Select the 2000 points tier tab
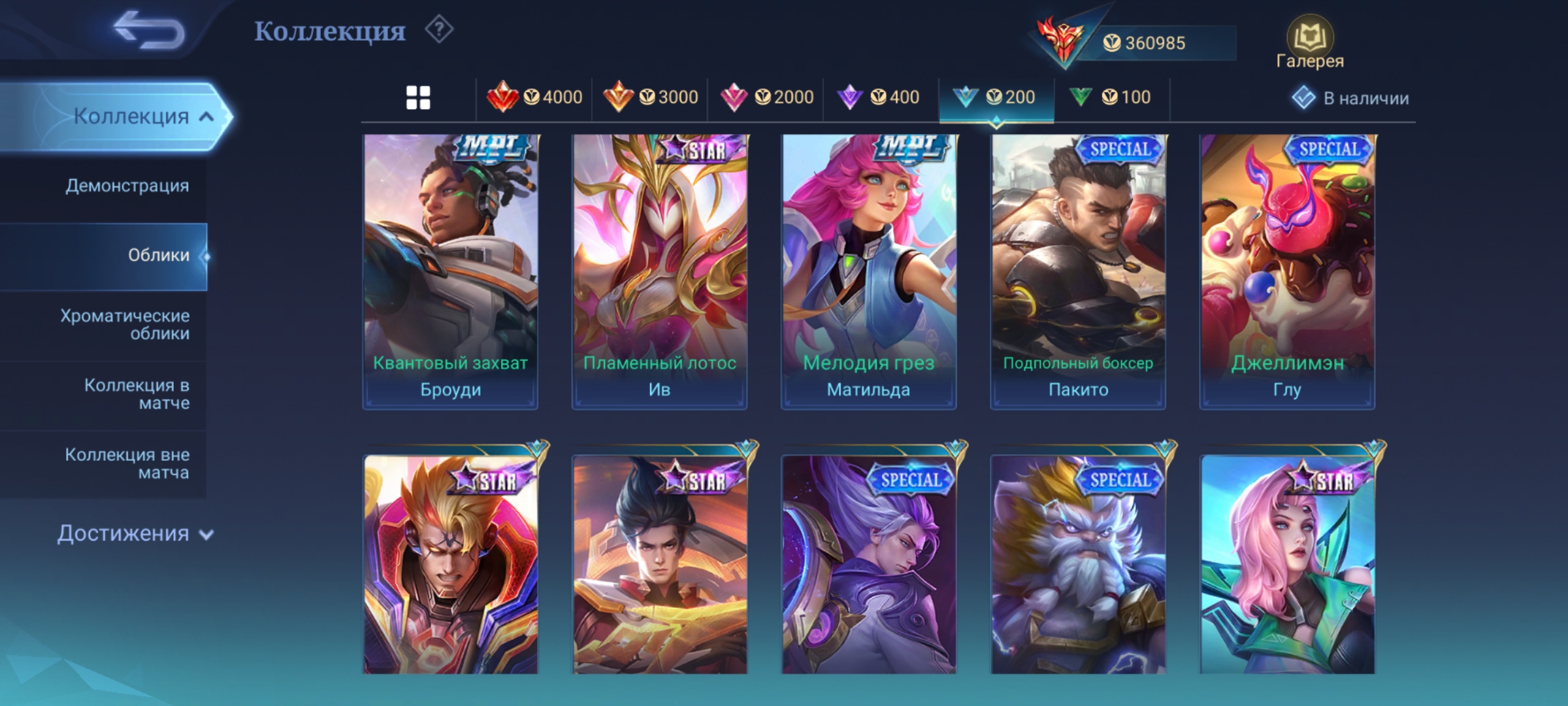This screenshot has height=706, width=1568. (x=766, y=98)
